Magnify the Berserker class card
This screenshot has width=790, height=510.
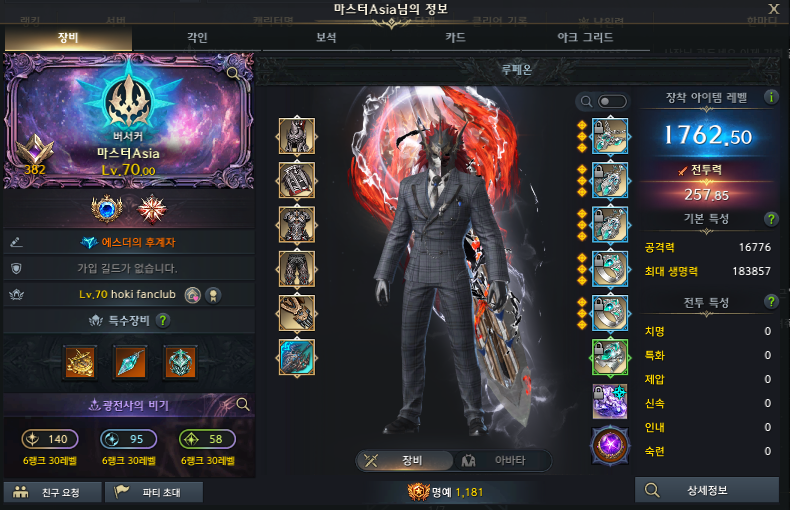232,73
